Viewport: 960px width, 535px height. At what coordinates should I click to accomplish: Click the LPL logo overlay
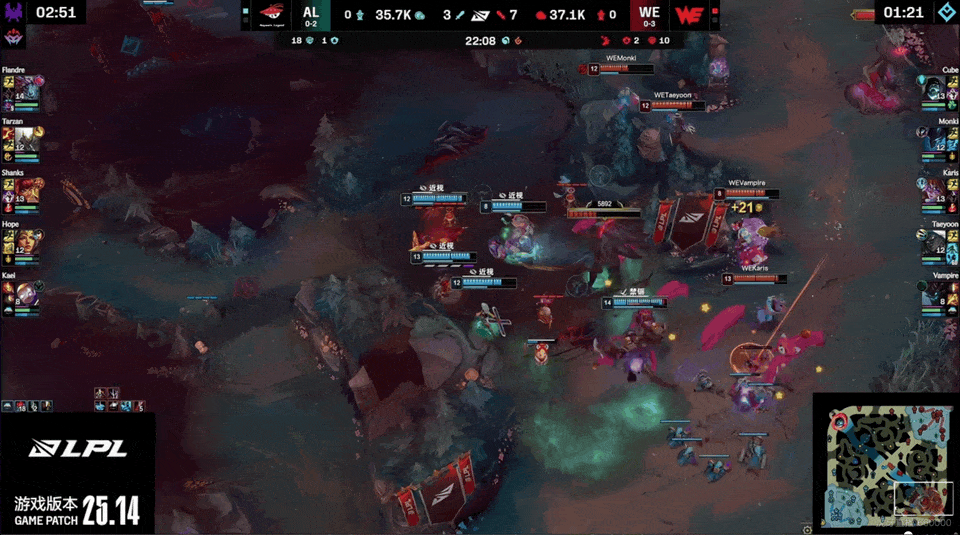click(77, 449)
